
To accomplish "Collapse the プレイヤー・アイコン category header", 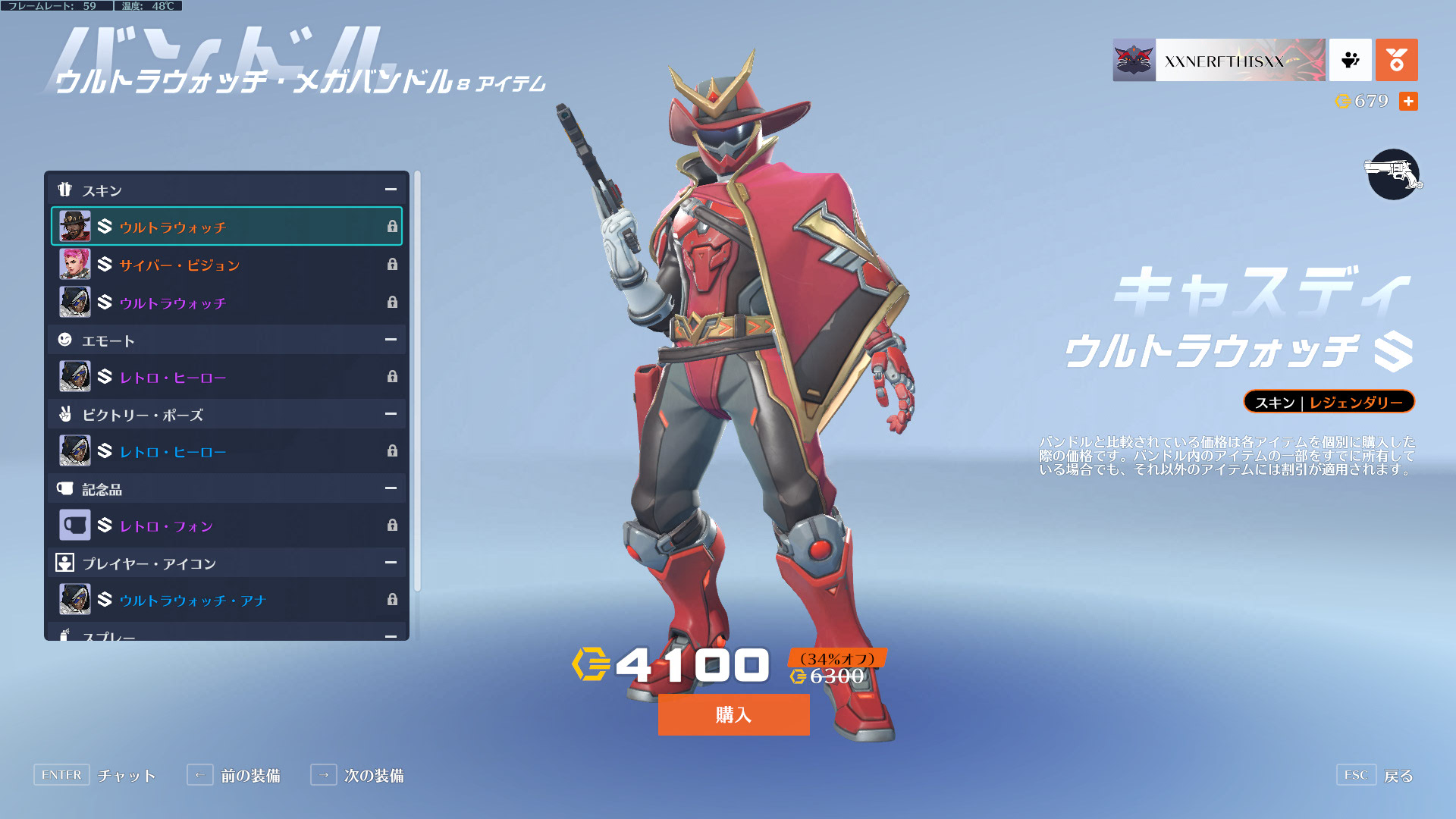I will point(391,563).
